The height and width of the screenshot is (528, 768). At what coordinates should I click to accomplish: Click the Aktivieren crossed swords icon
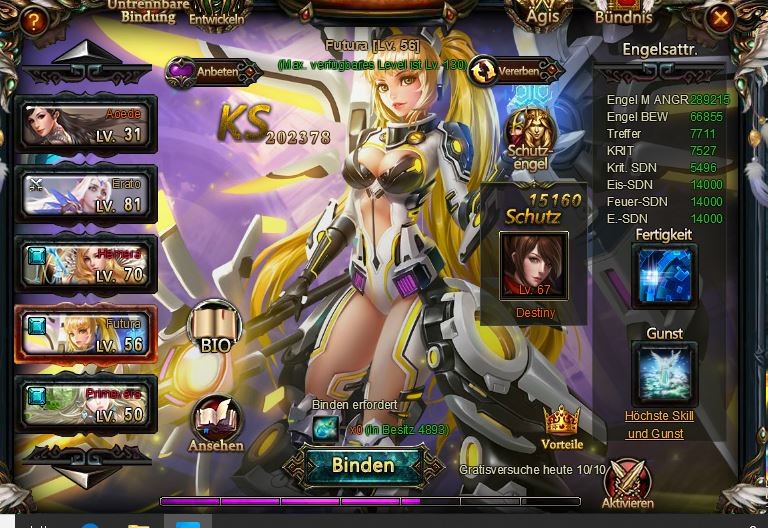coord(628,481)
